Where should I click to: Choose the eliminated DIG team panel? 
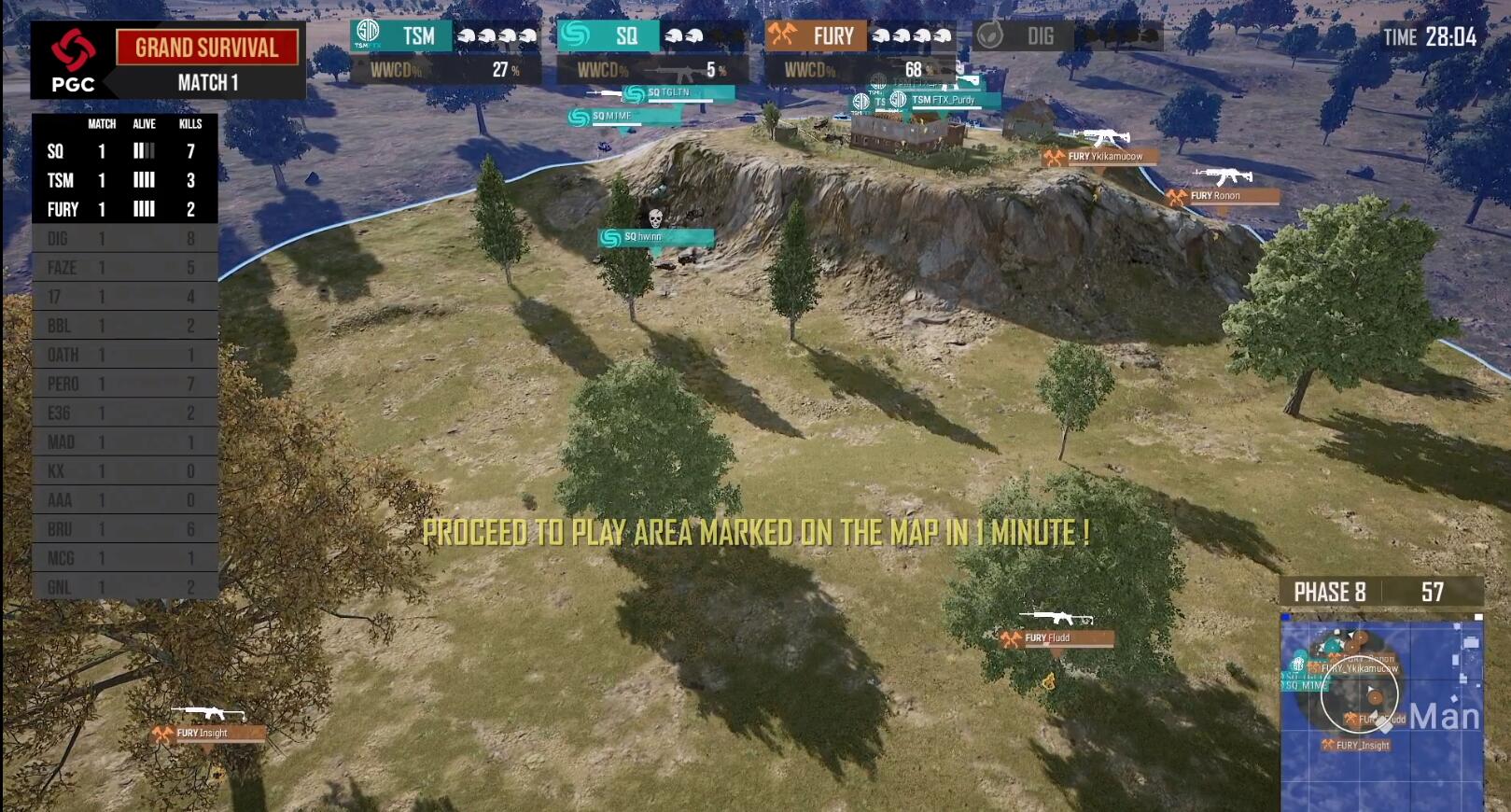tap(1067, 36)
